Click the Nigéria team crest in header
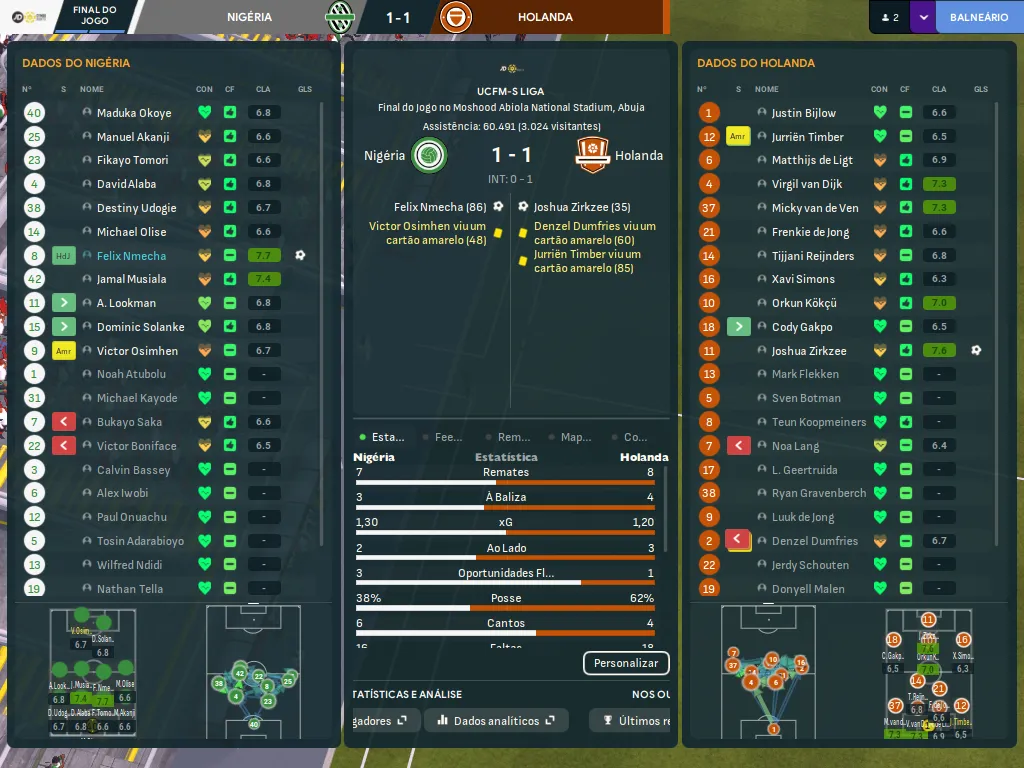1024x768 pixels. 341,17
